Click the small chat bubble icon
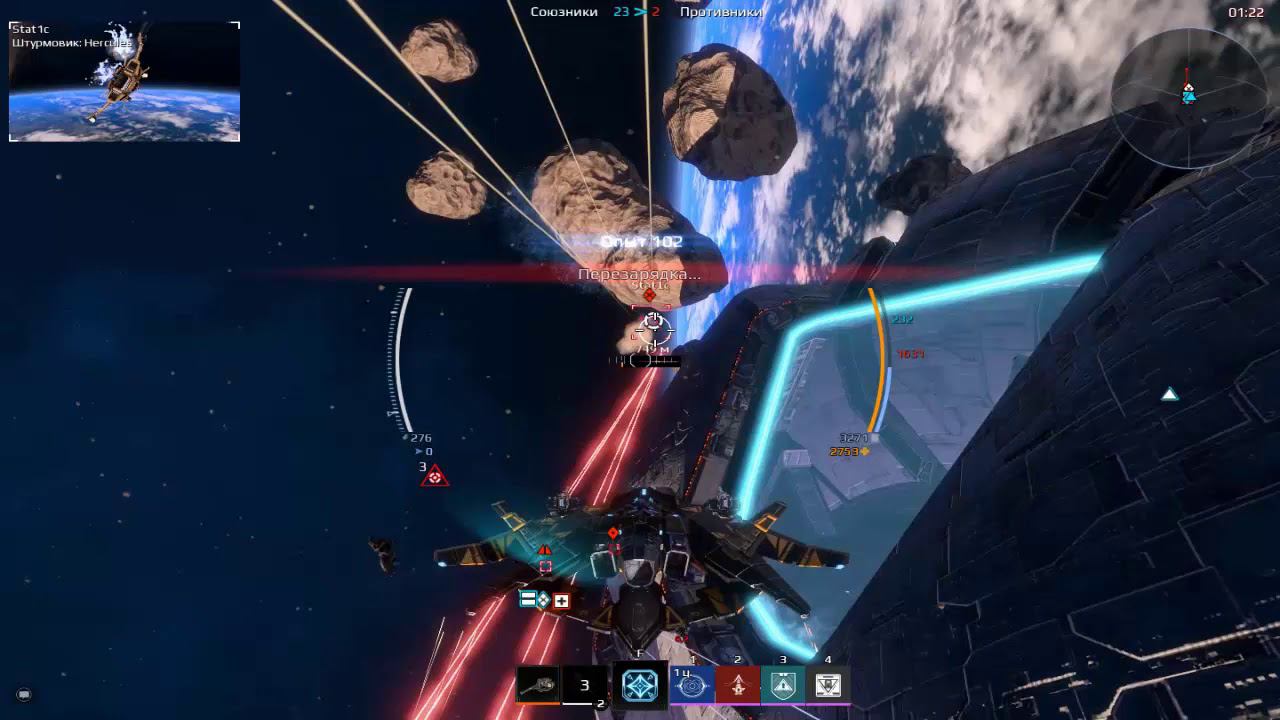 tap(24, 694)
